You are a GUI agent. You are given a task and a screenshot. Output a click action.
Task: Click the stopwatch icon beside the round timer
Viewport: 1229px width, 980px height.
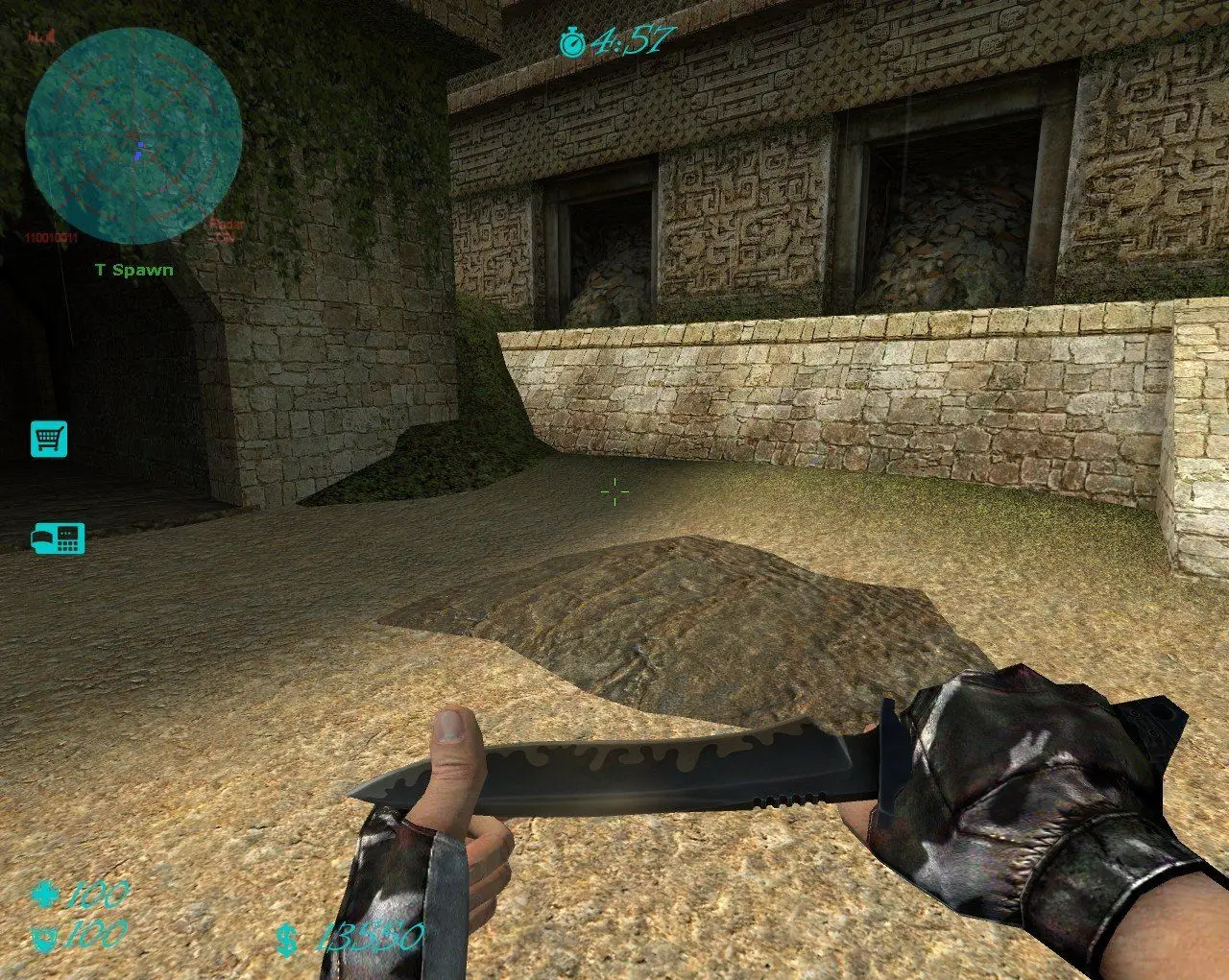(x=573, y=40)
